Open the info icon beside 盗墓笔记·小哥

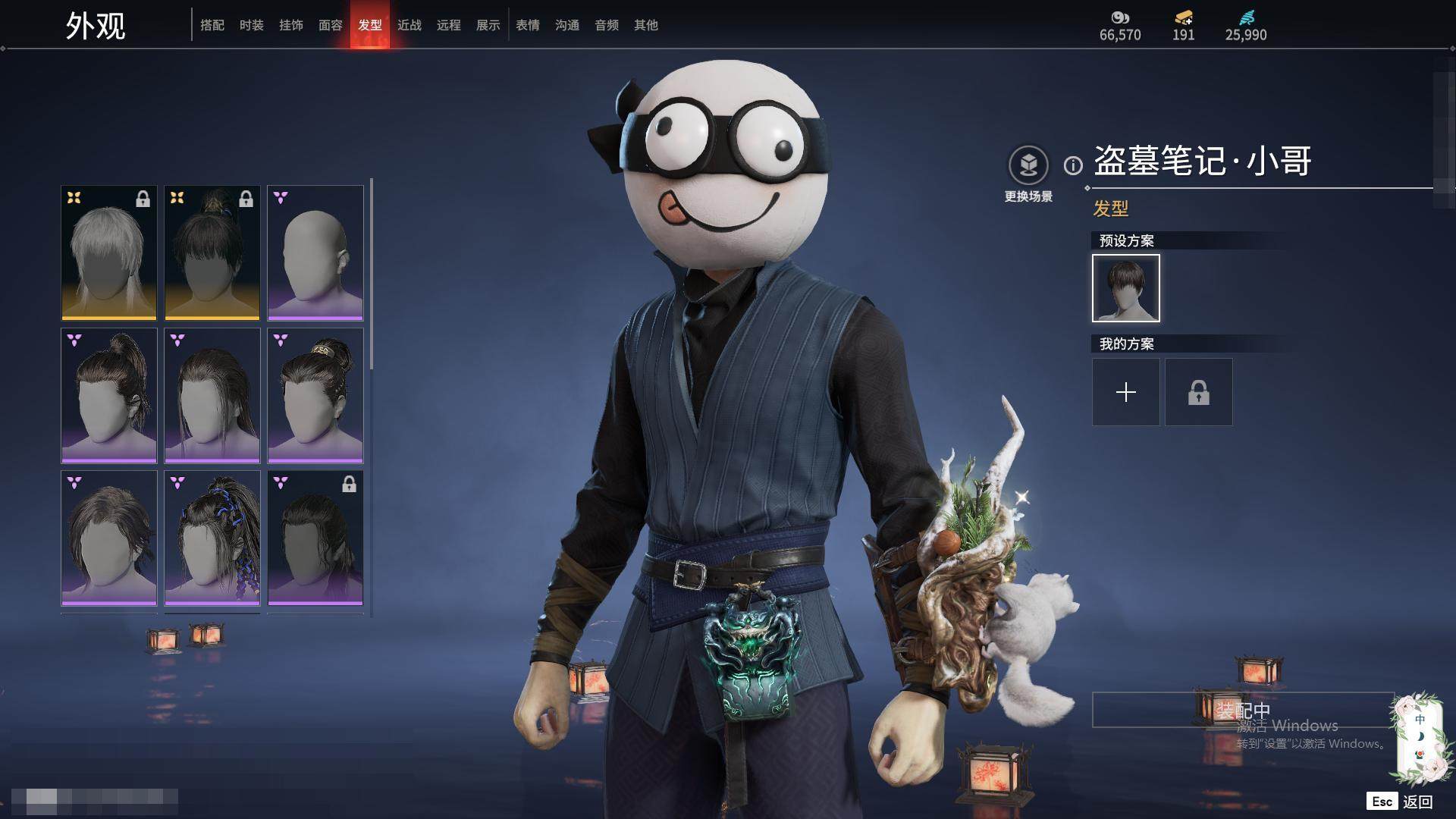click(x=1073, y=165)
